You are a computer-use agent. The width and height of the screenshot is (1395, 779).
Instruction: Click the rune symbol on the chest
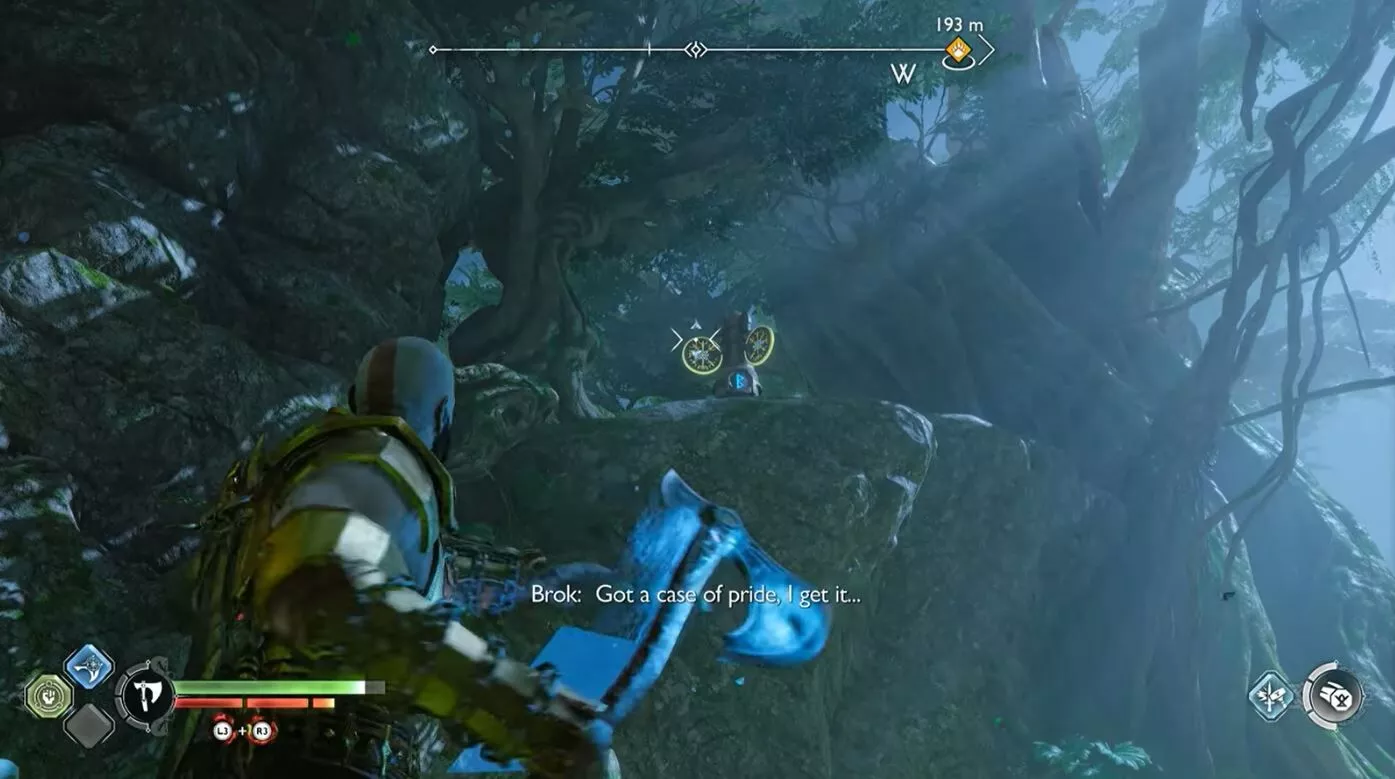coord(739,381)
